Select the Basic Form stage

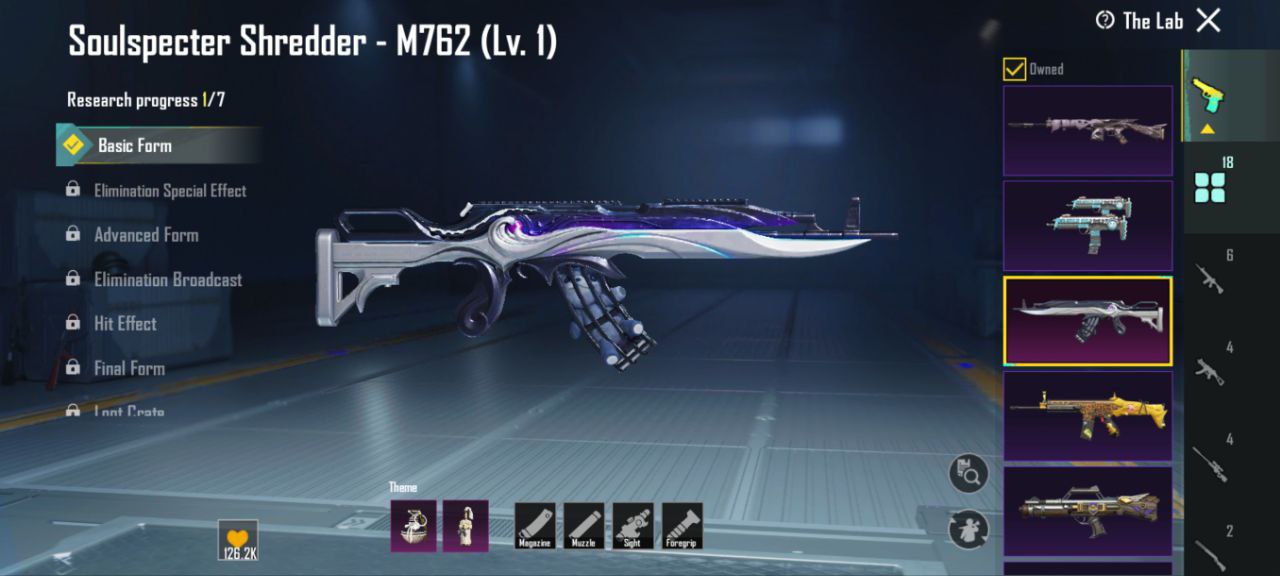[134, 145]
